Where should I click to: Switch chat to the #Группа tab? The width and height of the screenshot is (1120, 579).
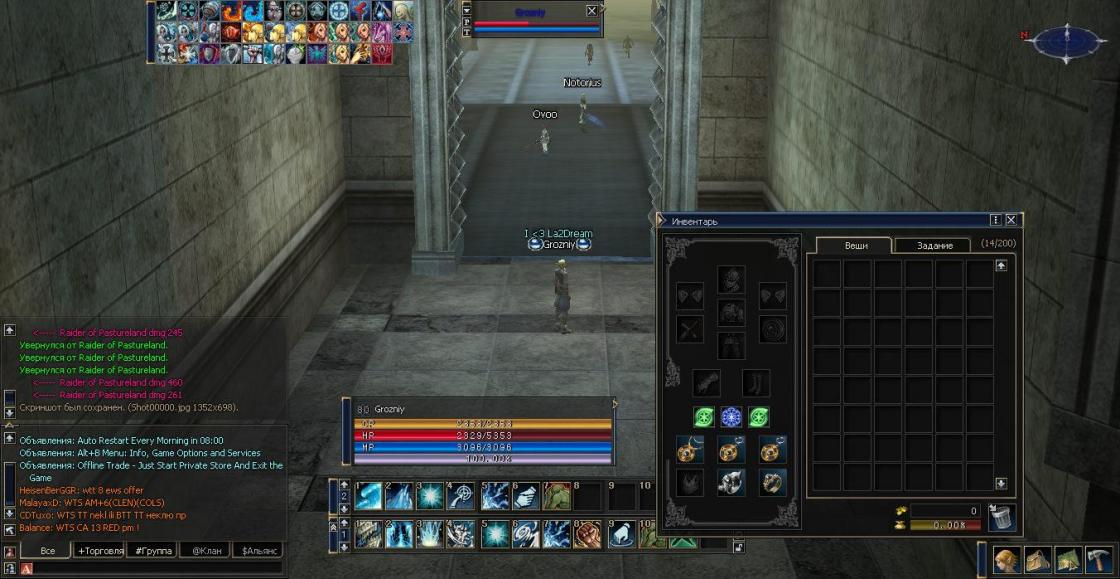click(x=154, y=551)
